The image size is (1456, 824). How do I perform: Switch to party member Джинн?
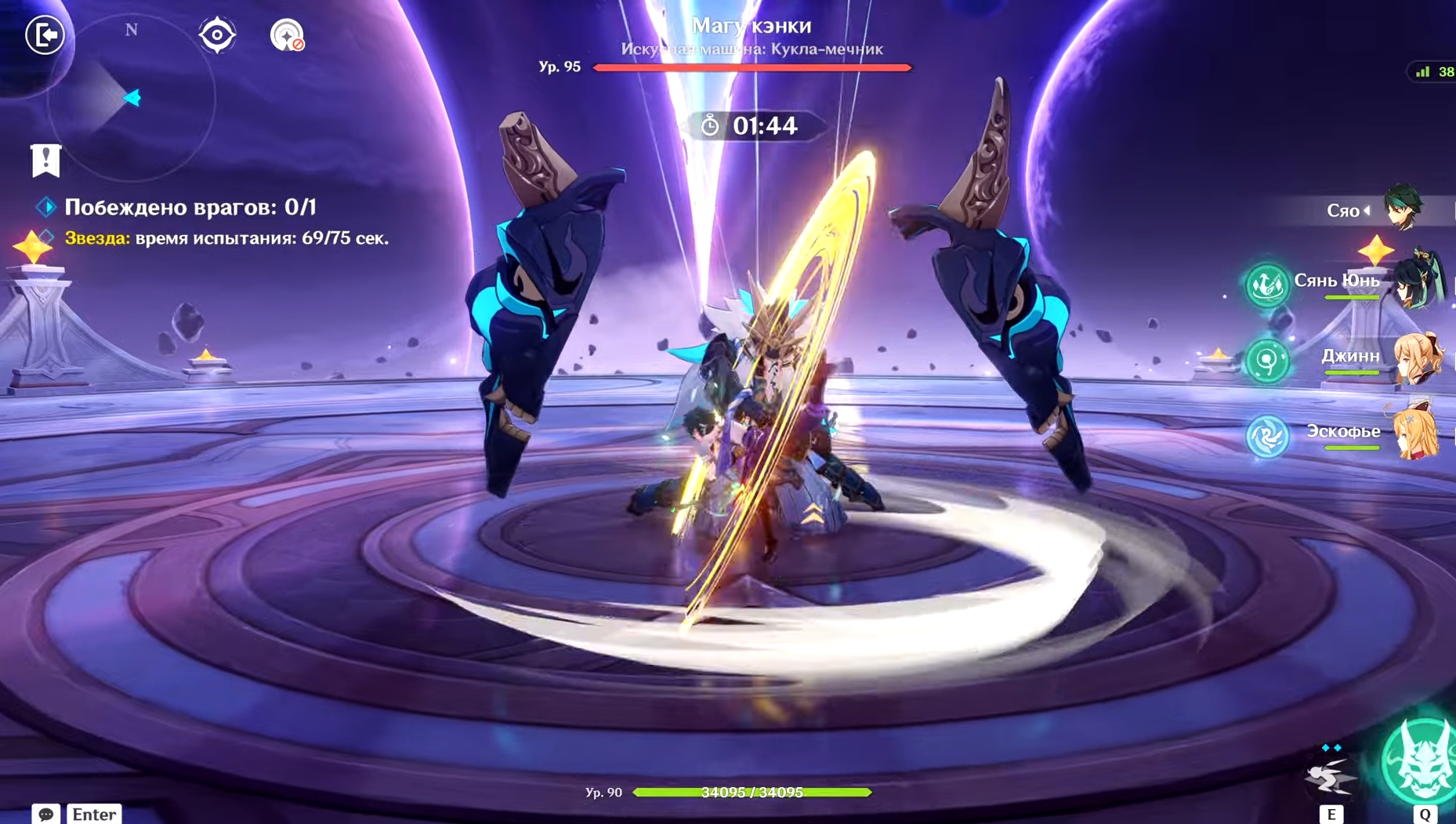point(1418,358)
